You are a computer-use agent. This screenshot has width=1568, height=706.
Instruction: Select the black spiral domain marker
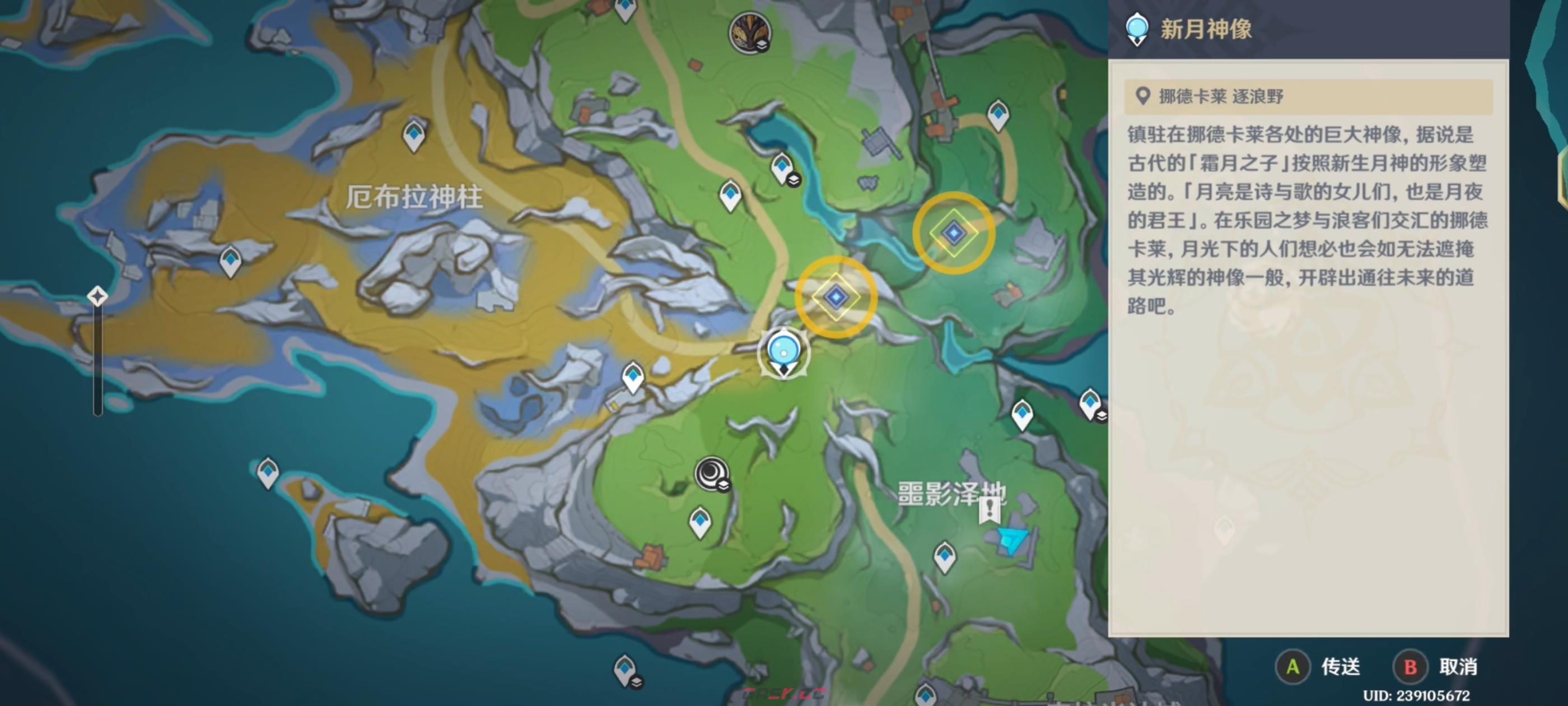711,473
